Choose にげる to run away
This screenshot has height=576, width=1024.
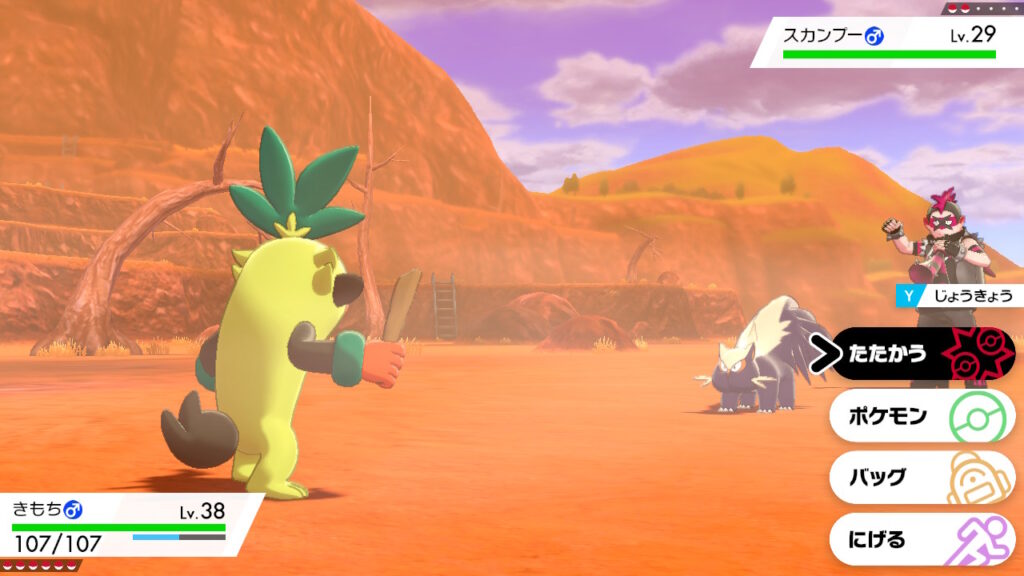pos(920,540)
